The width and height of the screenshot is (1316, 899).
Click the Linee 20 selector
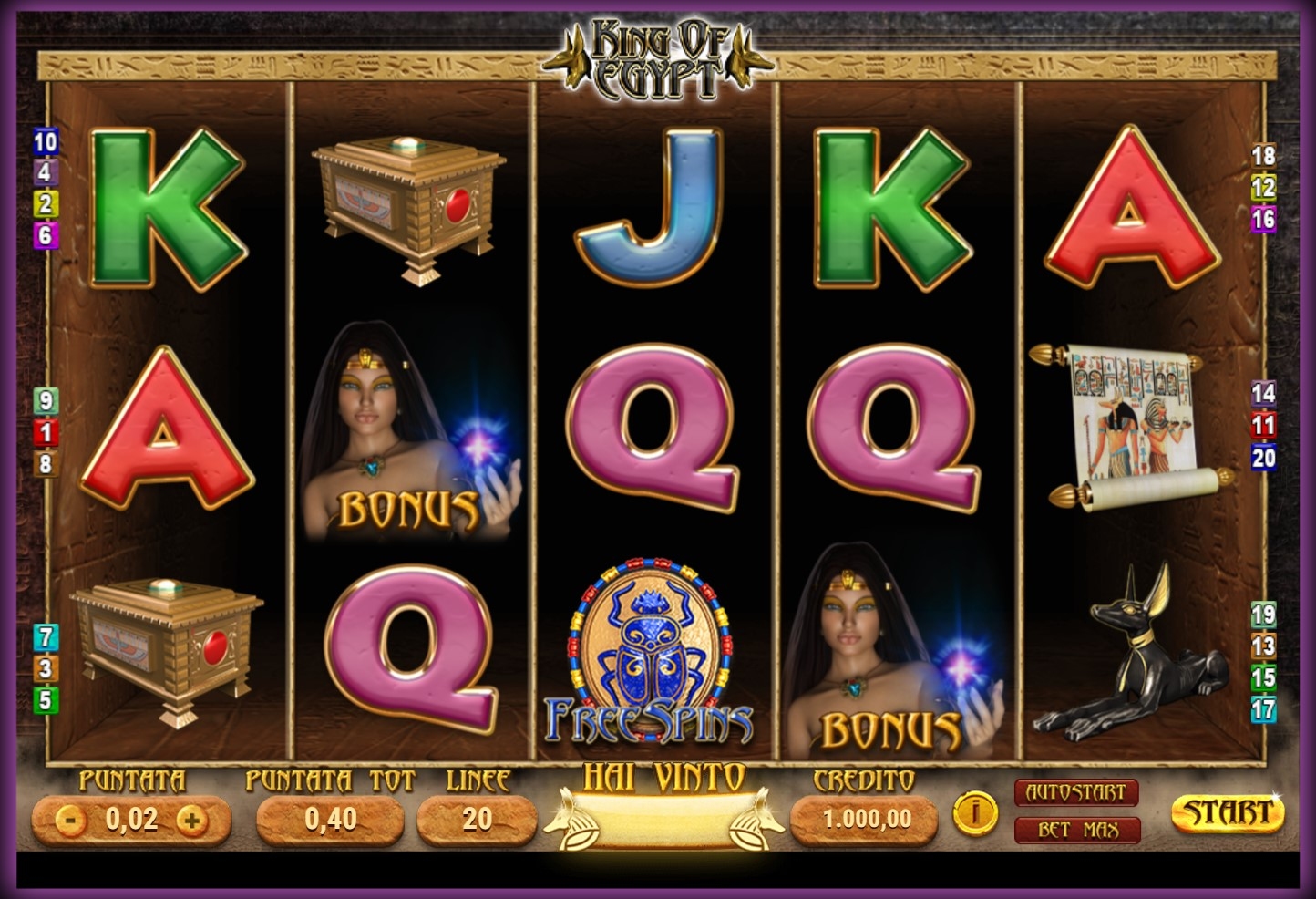click(x=476, y=819)
